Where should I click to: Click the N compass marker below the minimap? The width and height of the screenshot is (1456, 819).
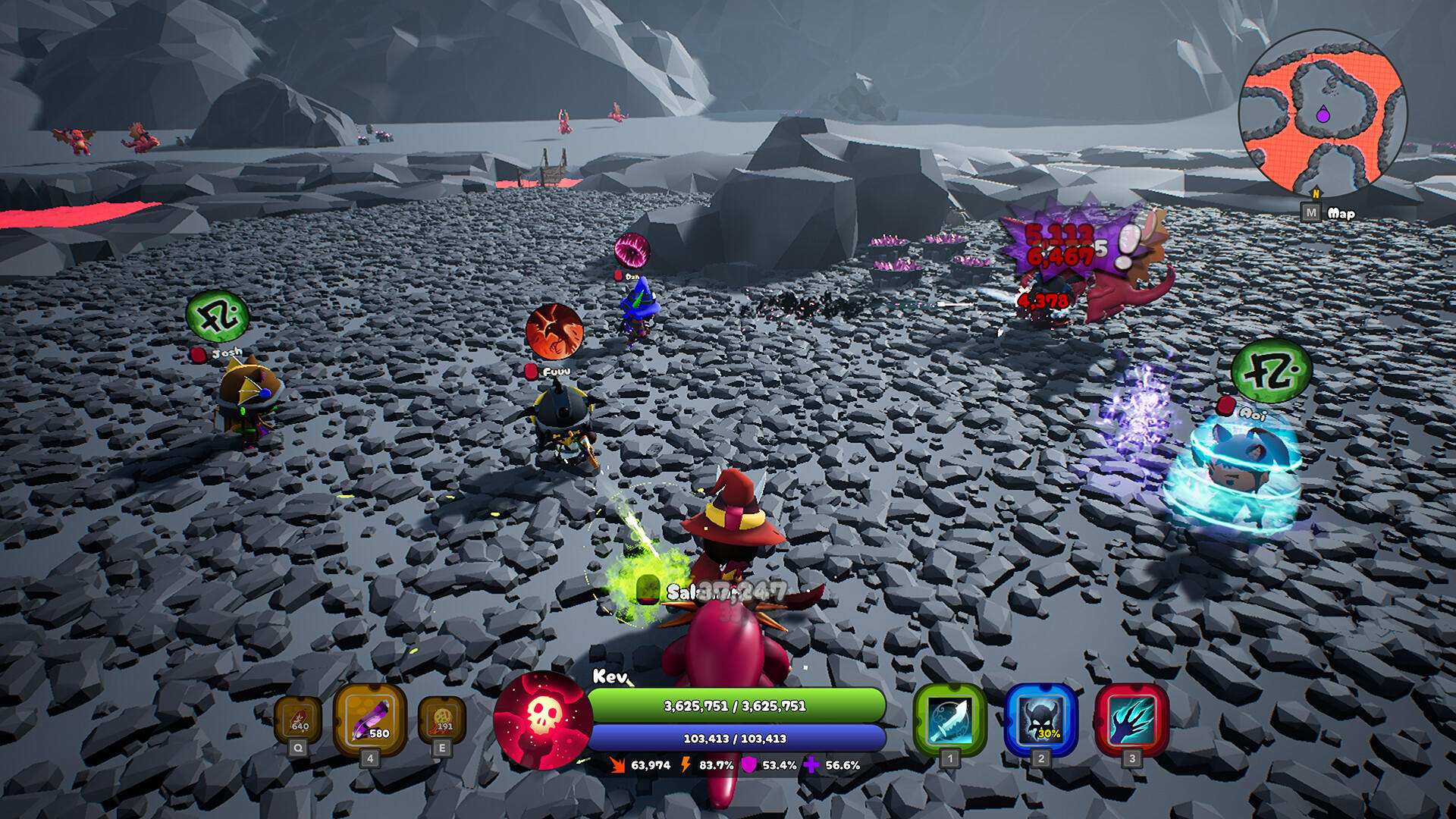pyautogui.click(x=1316, y=192)
